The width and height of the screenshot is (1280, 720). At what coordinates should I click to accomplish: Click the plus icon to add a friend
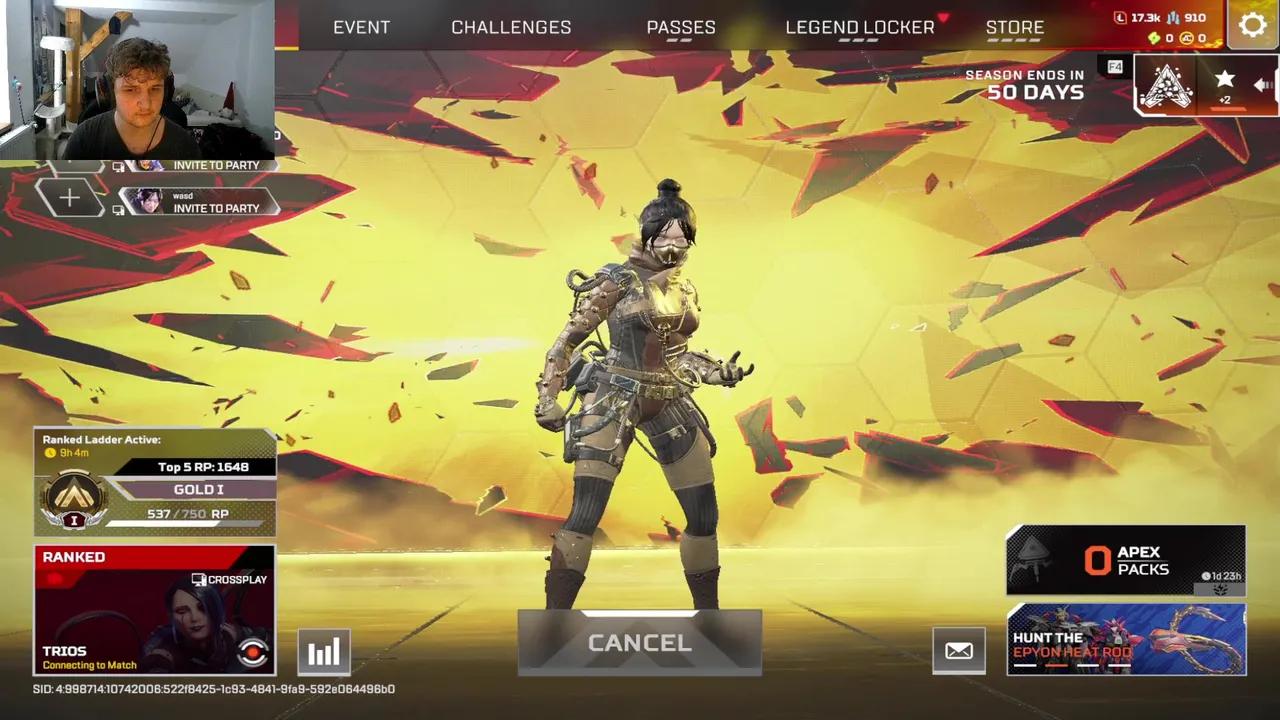[x=69, y=197]
